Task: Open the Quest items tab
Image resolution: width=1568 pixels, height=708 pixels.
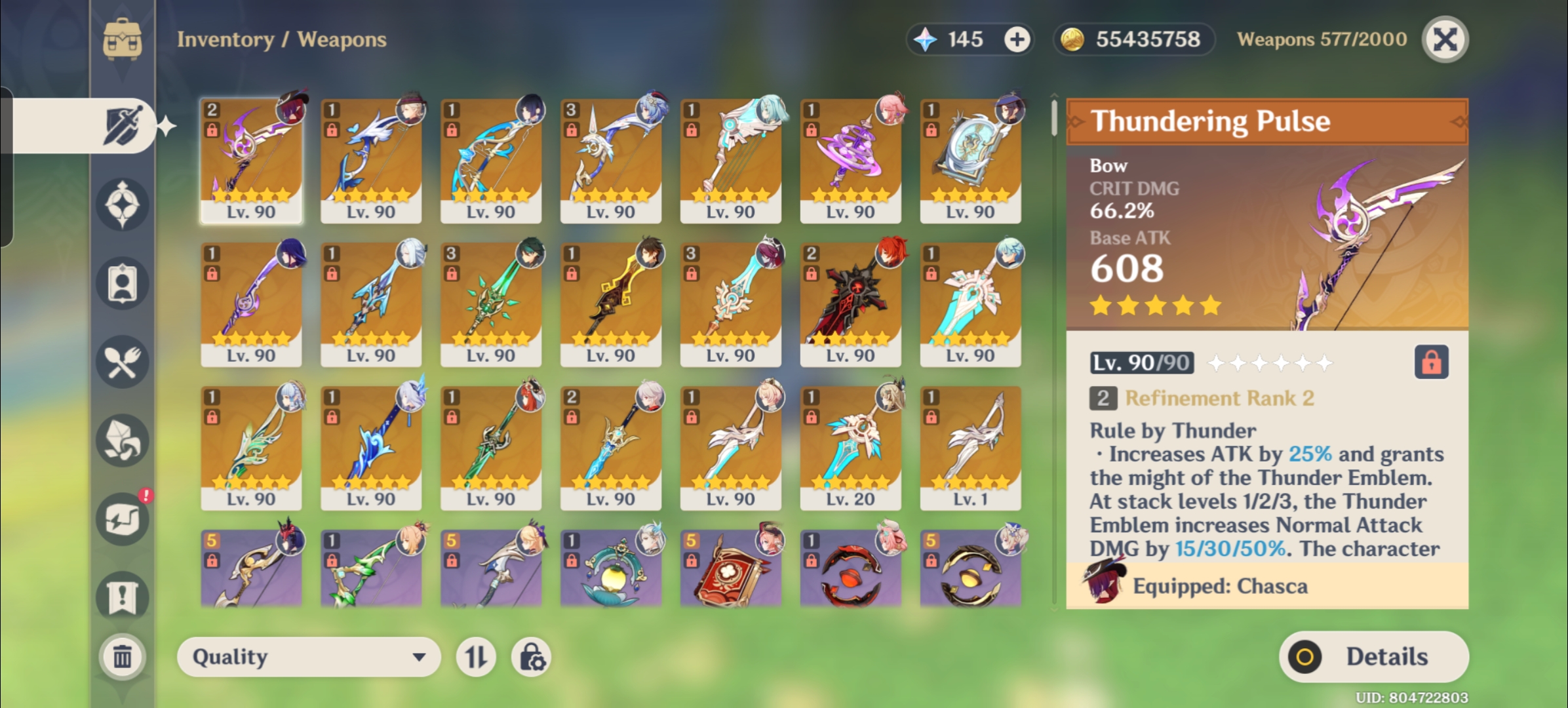Action: pyautogui.click(x=123, y=597)
